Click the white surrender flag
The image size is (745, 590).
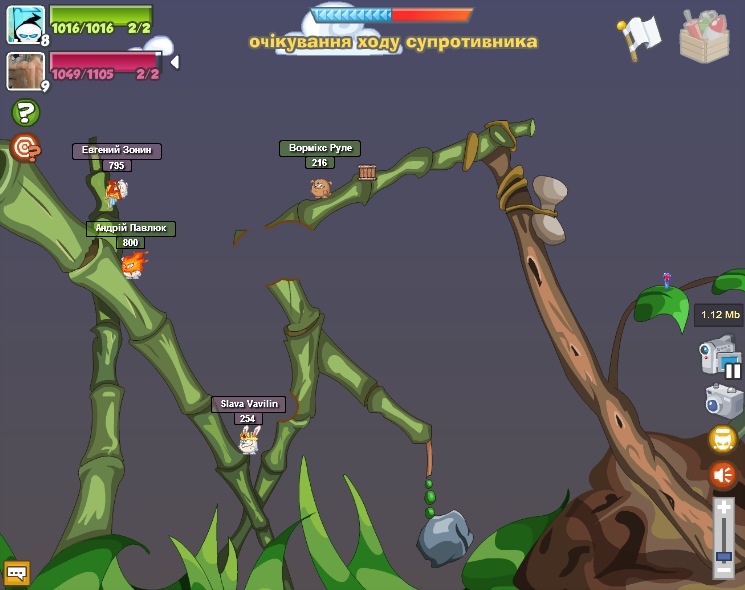640,36
